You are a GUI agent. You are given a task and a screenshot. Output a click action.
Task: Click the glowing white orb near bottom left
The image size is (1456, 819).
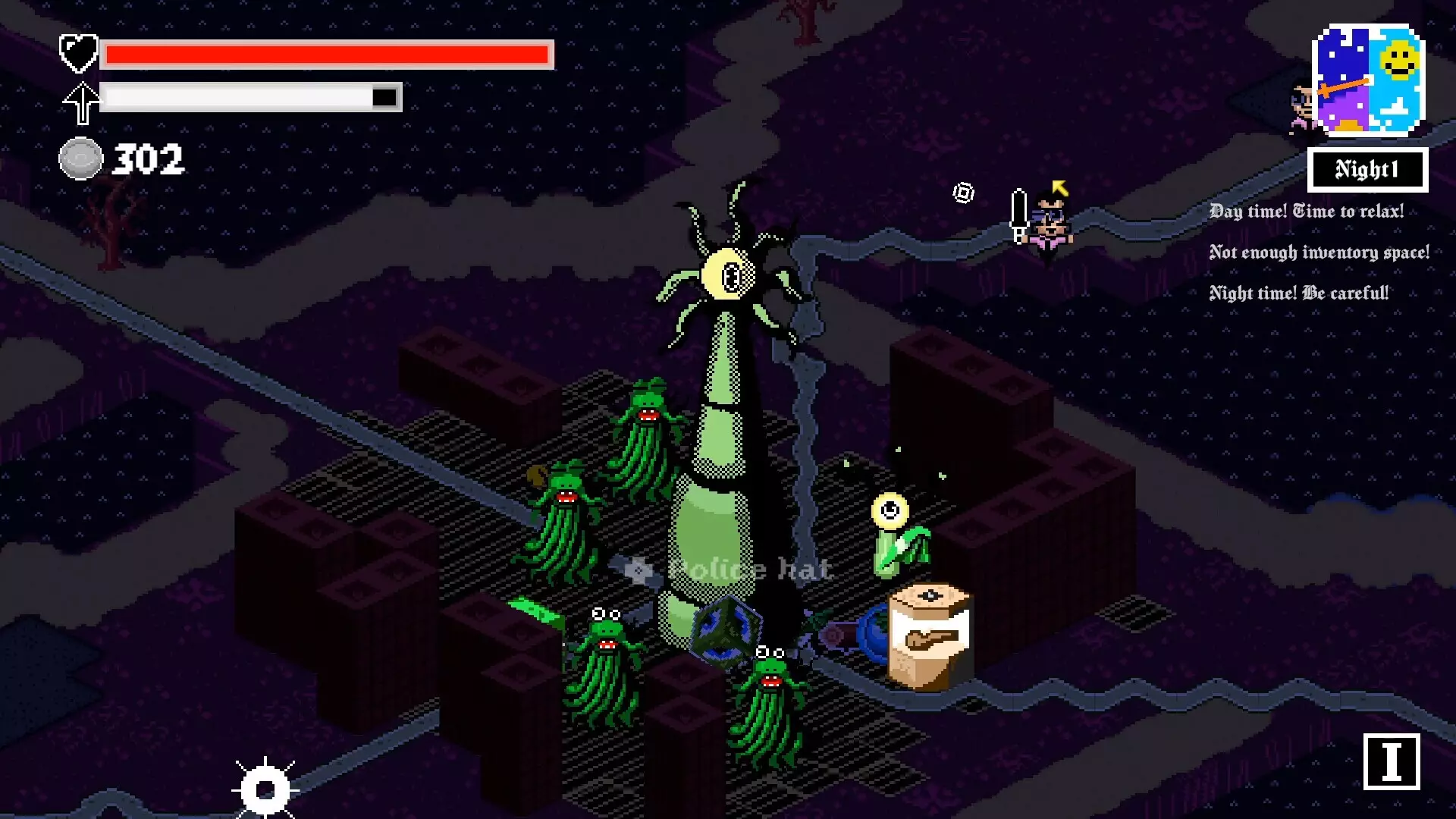click(265, 789)
